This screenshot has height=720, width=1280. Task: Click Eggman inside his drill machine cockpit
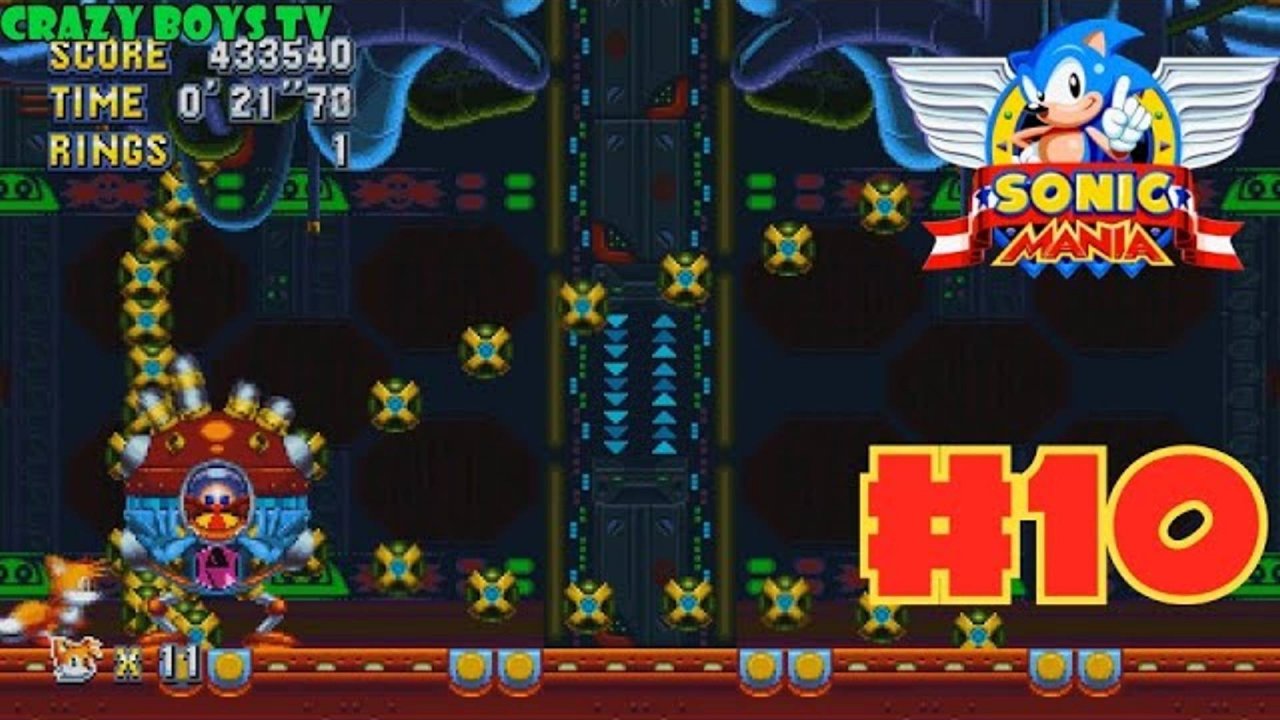(216, 505)
